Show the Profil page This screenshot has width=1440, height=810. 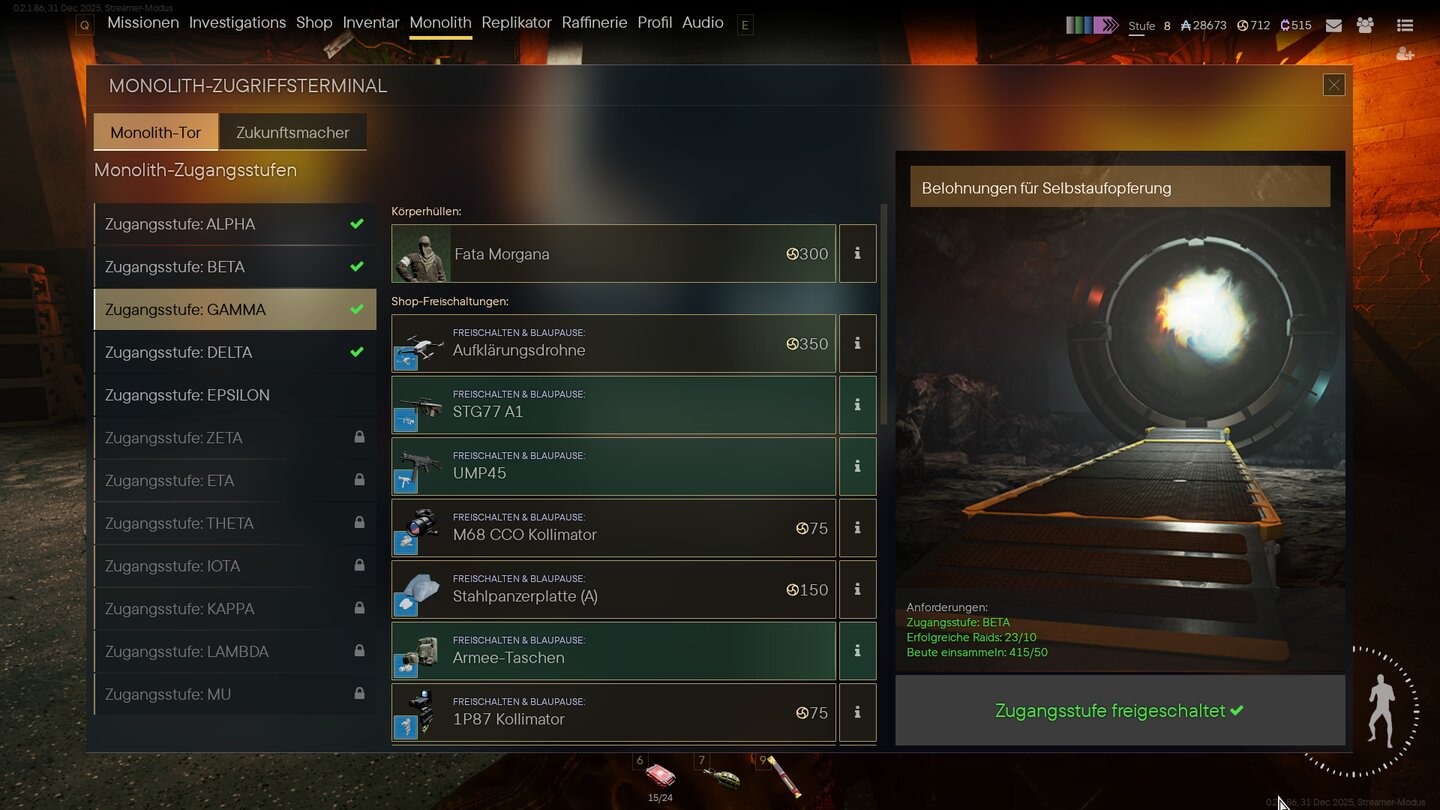[655, 23]
